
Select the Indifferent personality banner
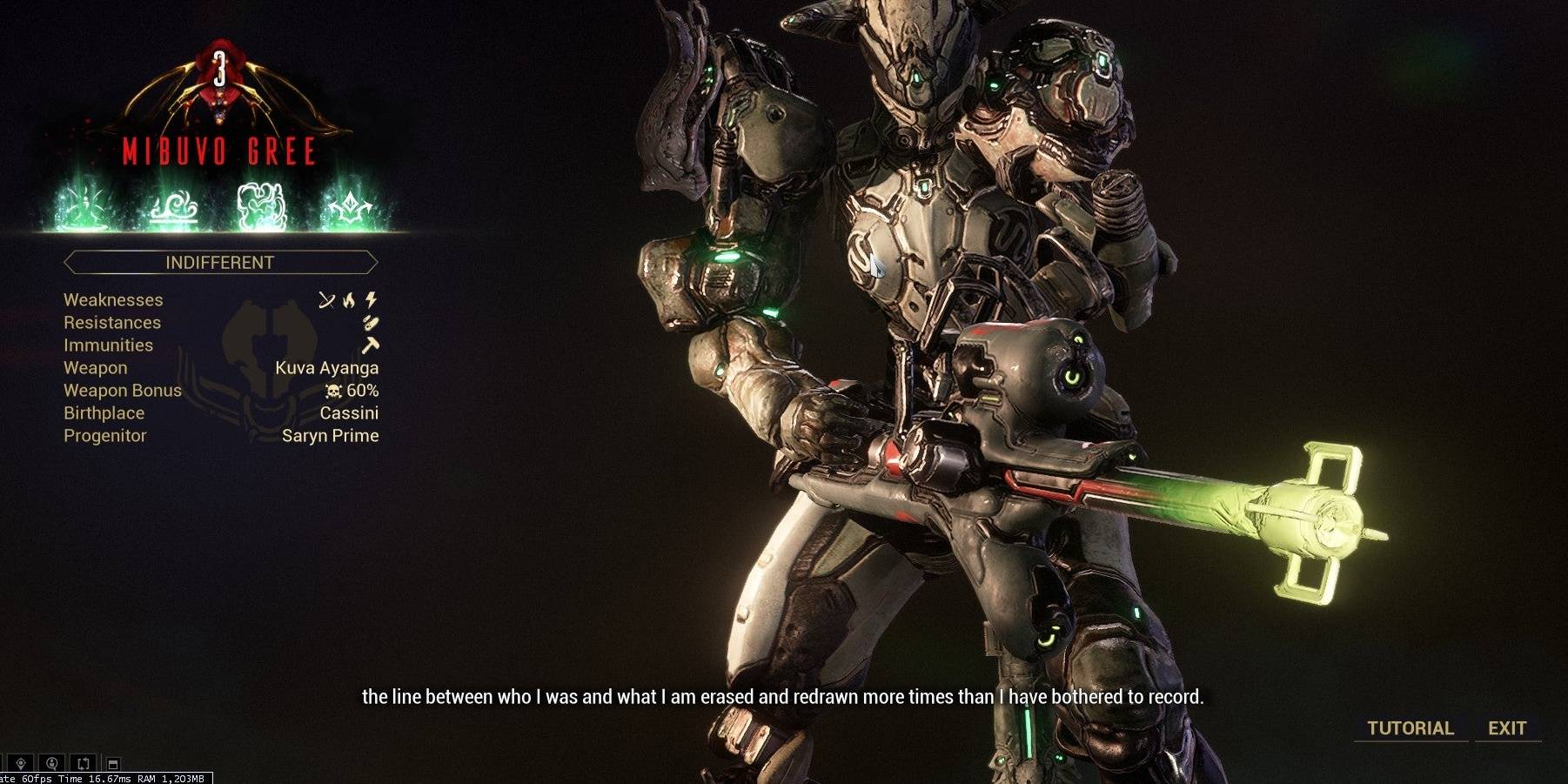pos(219,262)
